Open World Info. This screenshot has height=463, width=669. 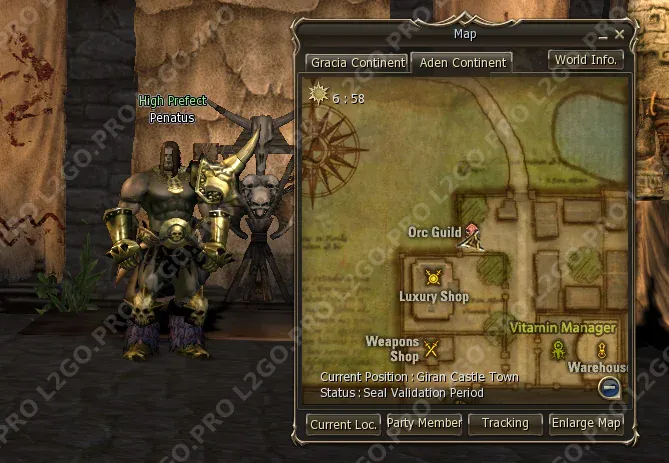click(x=586, y=59)
